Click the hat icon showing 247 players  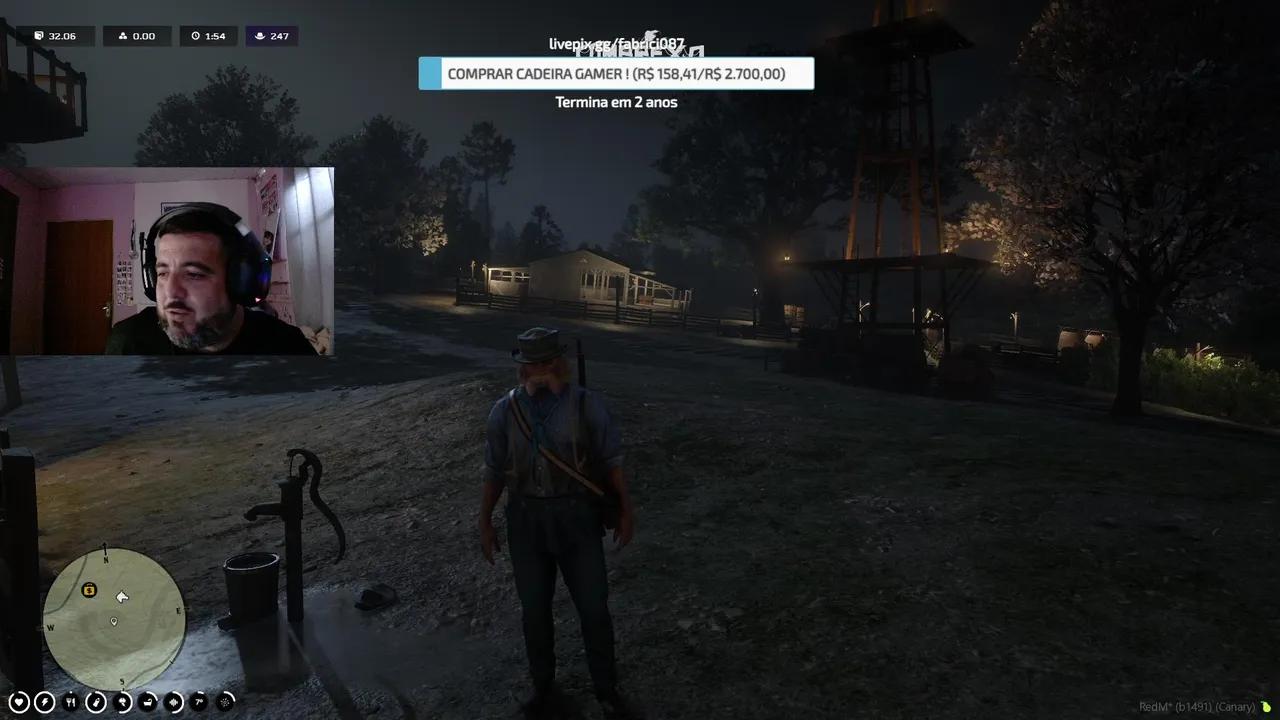point(271,36)
